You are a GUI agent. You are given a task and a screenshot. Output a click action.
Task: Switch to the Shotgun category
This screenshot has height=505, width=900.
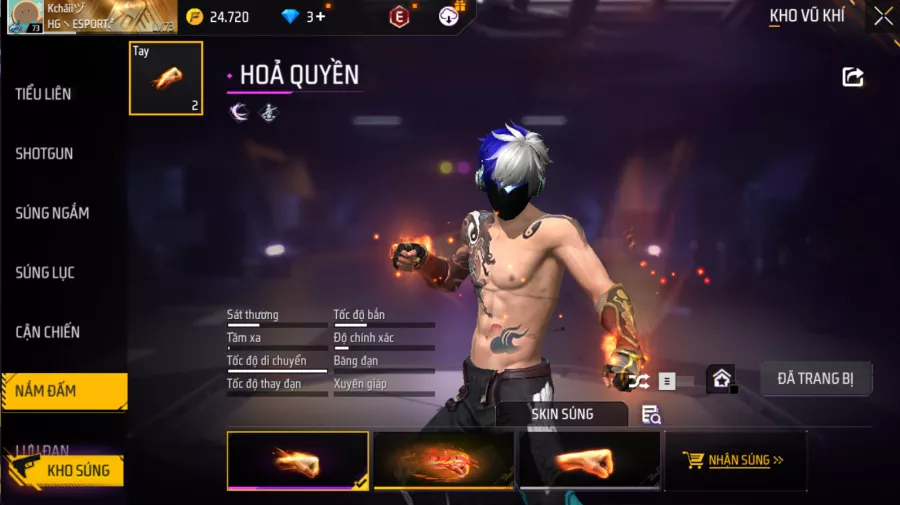point(44,154)
